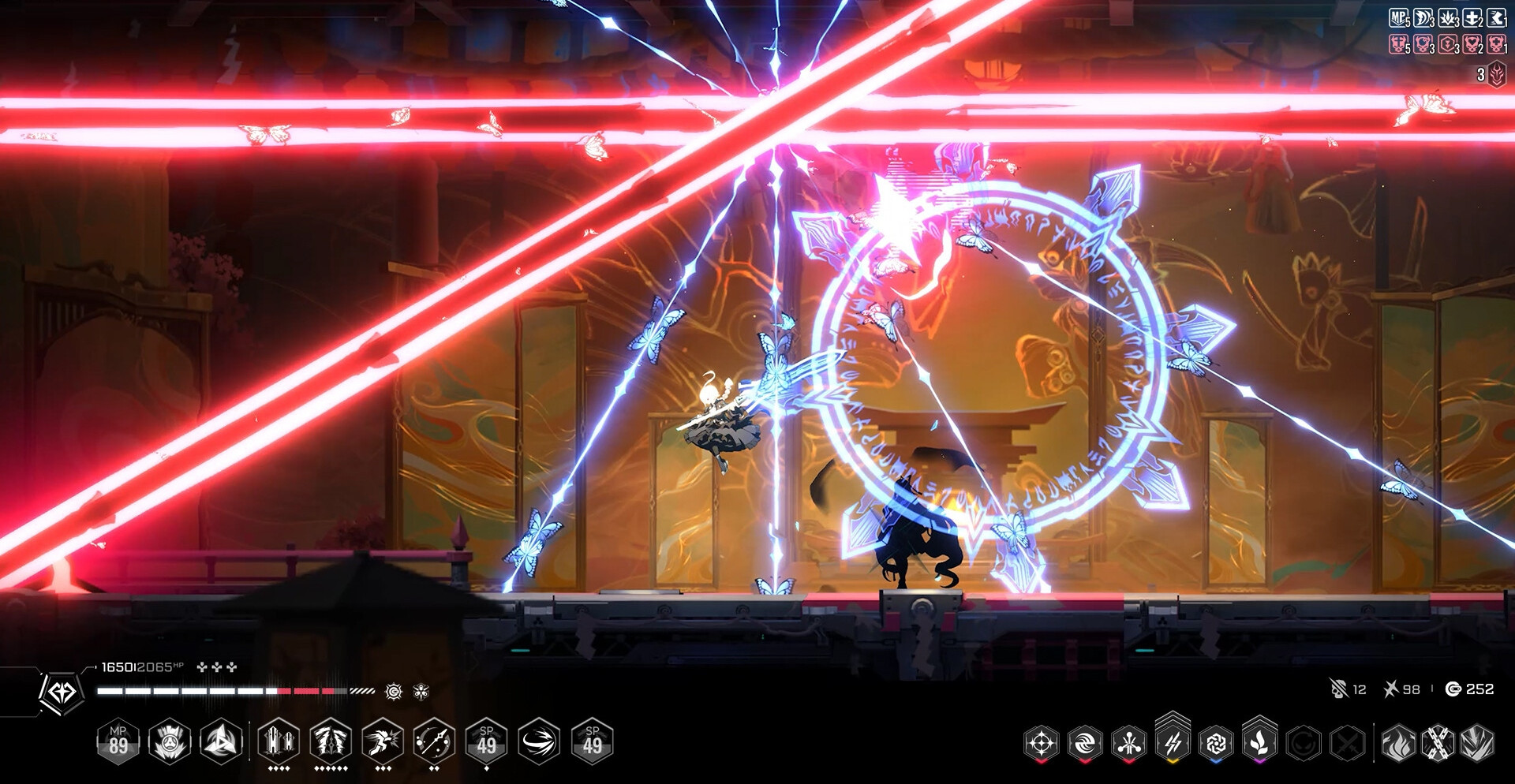The width and height of the screenshot is (1515, 784).
Task: Select the MP 89 skill hexagon
Action: pyautogui.click(x=118, y=742)
